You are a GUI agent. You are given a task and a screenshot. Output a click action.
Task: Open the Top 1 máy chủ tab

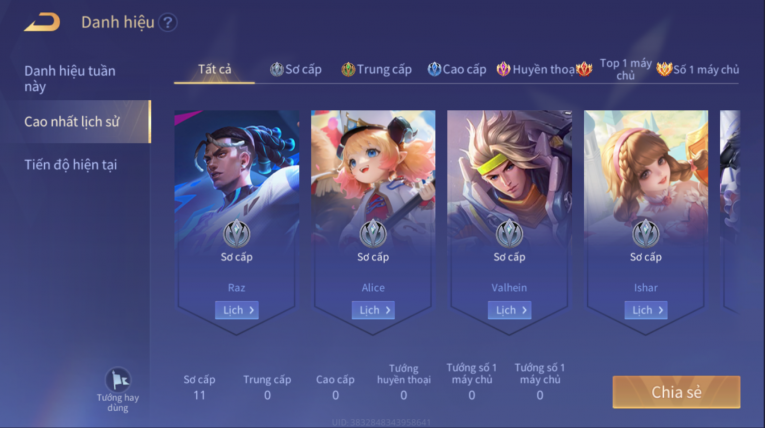625,69
